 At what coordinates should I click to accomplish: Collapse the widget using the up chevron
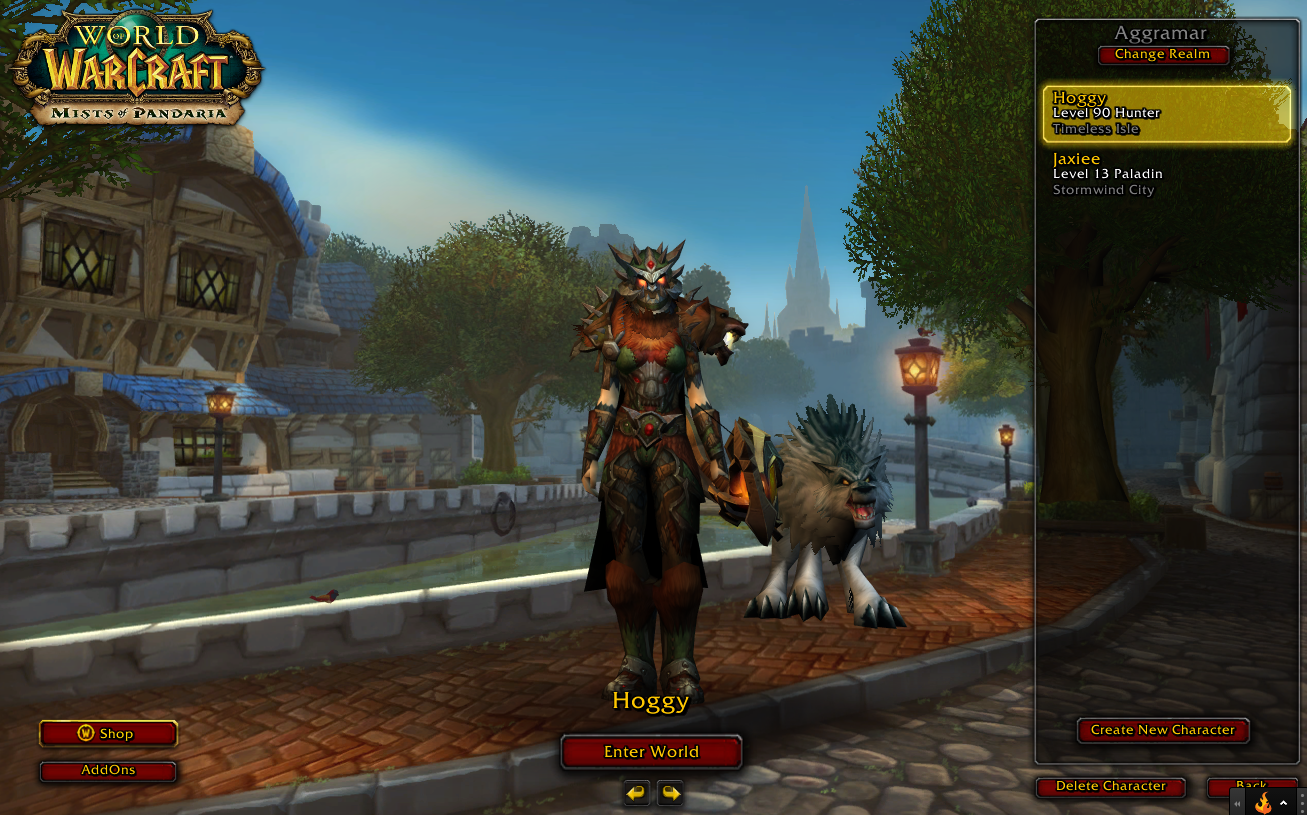(1283, 802)
